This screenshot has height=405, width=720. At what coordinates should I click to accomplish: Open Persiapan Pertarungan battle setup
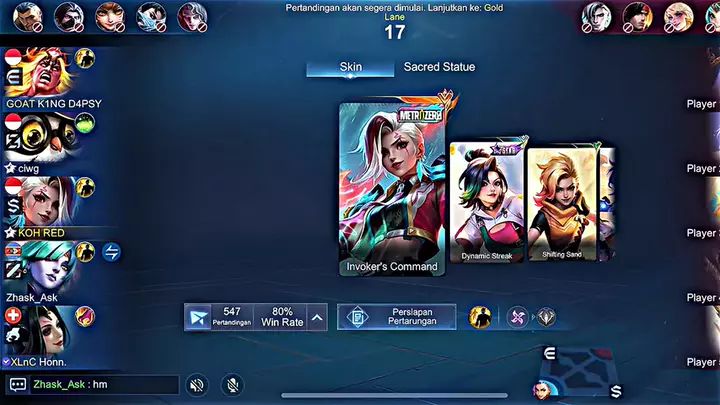(x=397, y=317)
